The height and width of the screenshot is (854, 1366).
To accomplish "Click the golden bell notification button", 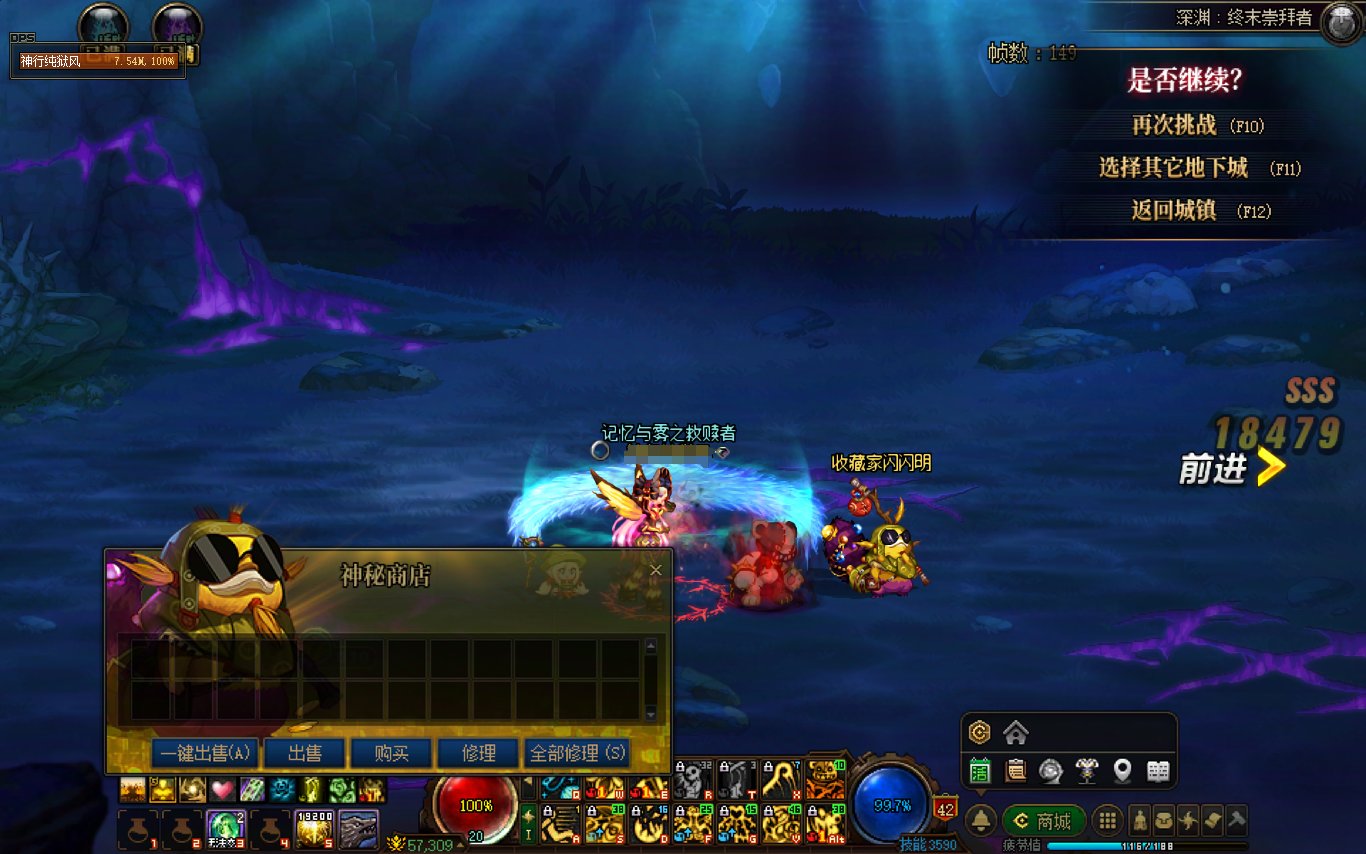I will tap(981, 822).
